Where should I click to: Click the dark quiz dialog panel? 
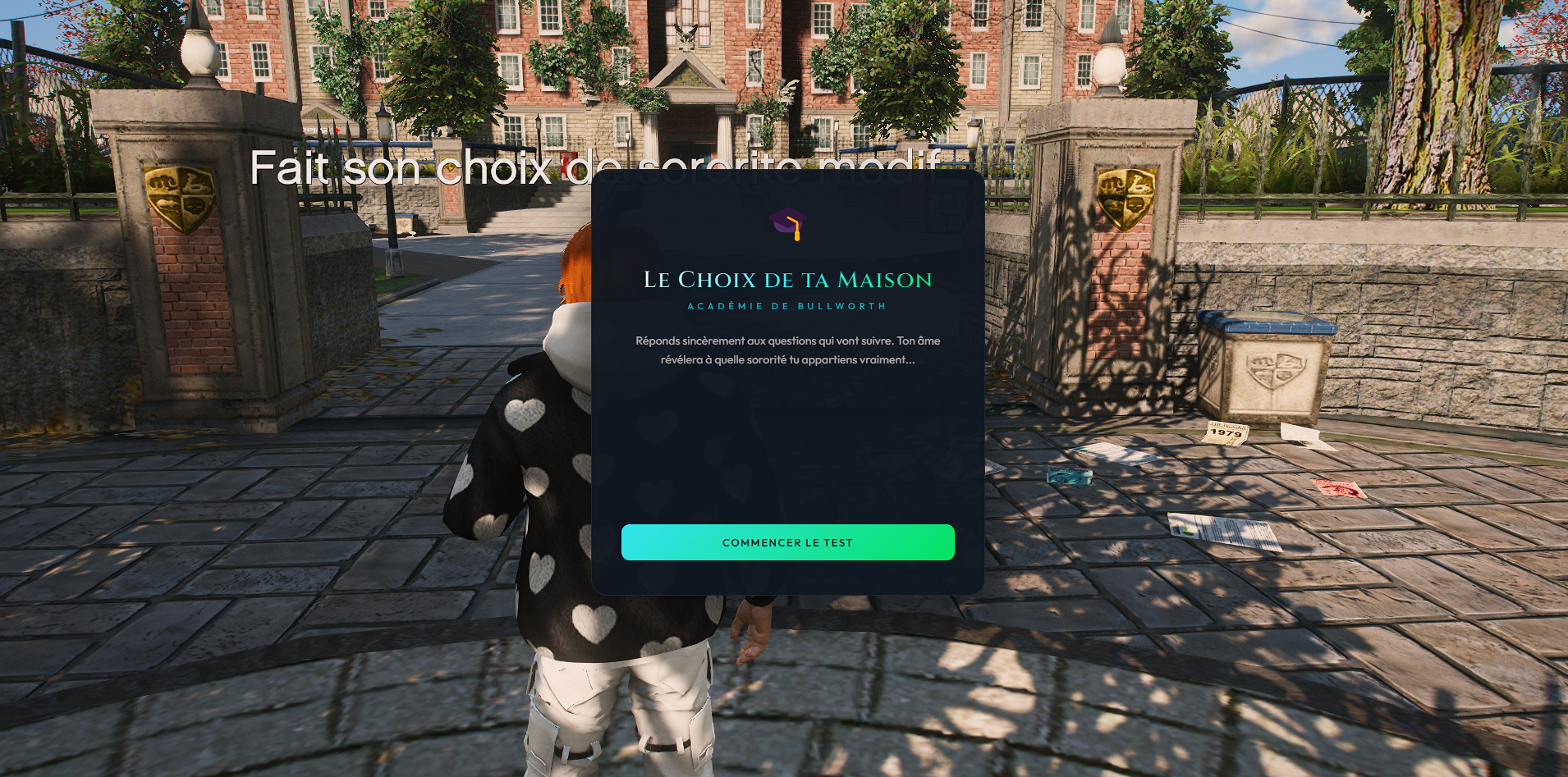pyautogui.click(x=786, y=451)
